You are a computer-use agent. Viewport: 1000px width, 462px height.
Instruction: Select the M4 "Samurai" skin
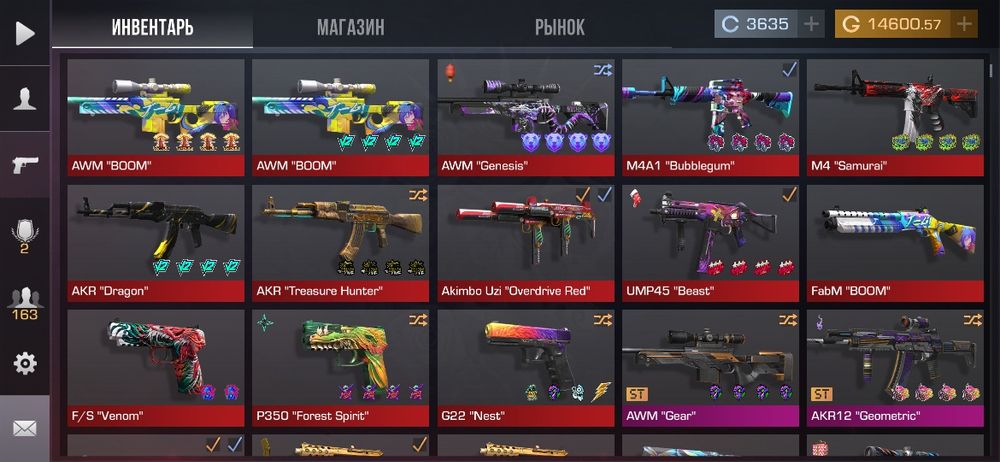895,116
